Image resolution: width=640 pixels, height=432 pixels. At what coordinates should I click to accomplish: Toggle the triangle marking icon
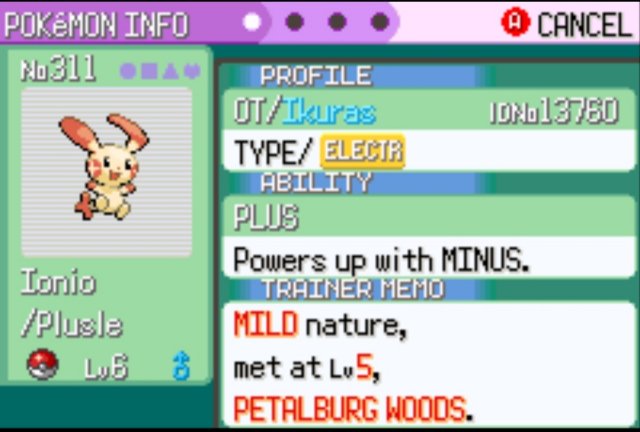169,71
